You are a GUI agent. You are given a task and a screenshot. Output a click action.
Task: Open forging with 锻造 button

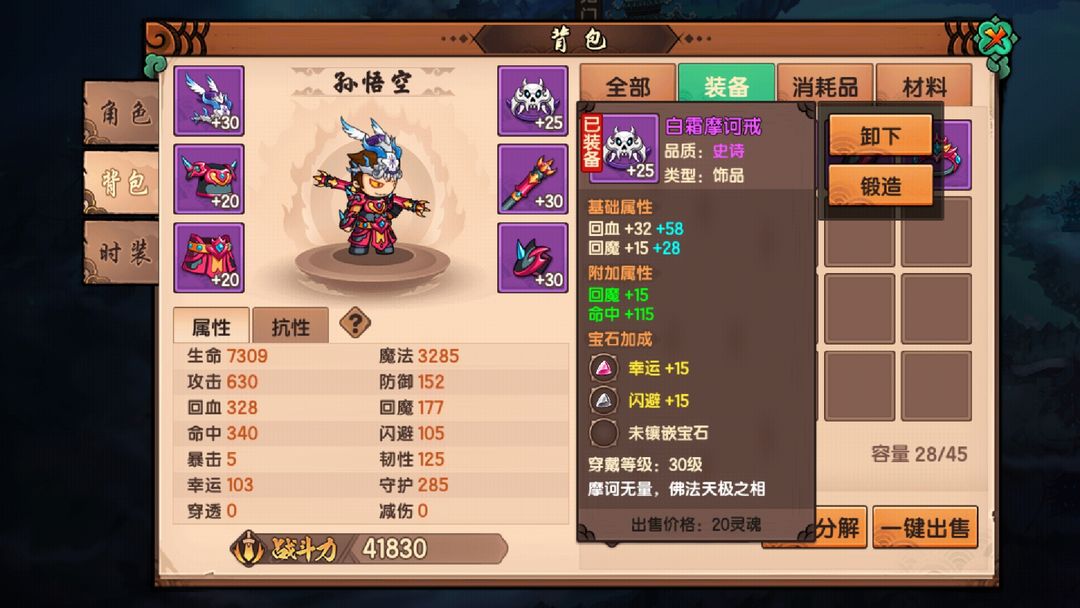click(x=880, y=185)
